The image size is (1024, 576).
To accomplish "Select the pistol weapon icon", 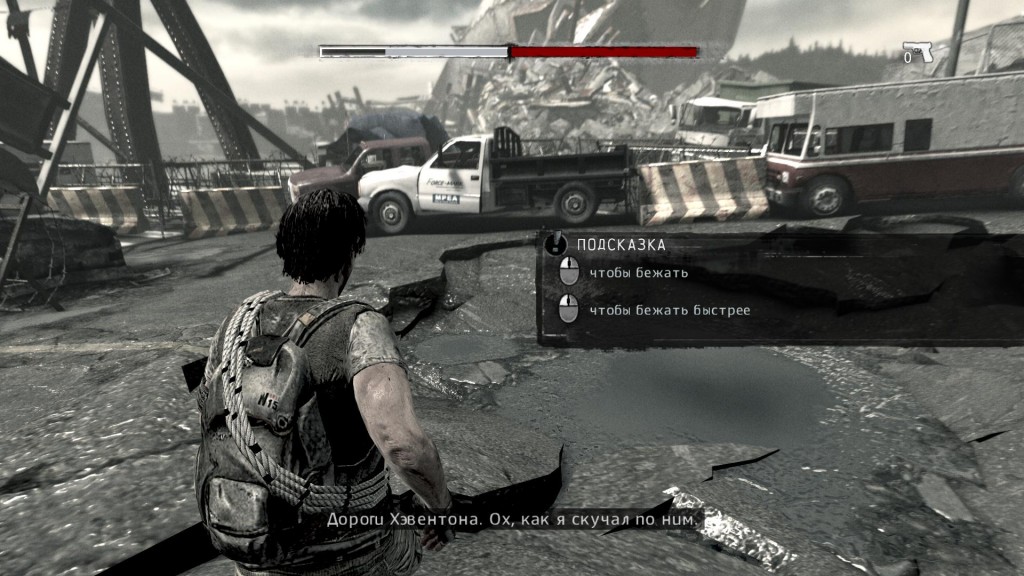I will [919, 52].
